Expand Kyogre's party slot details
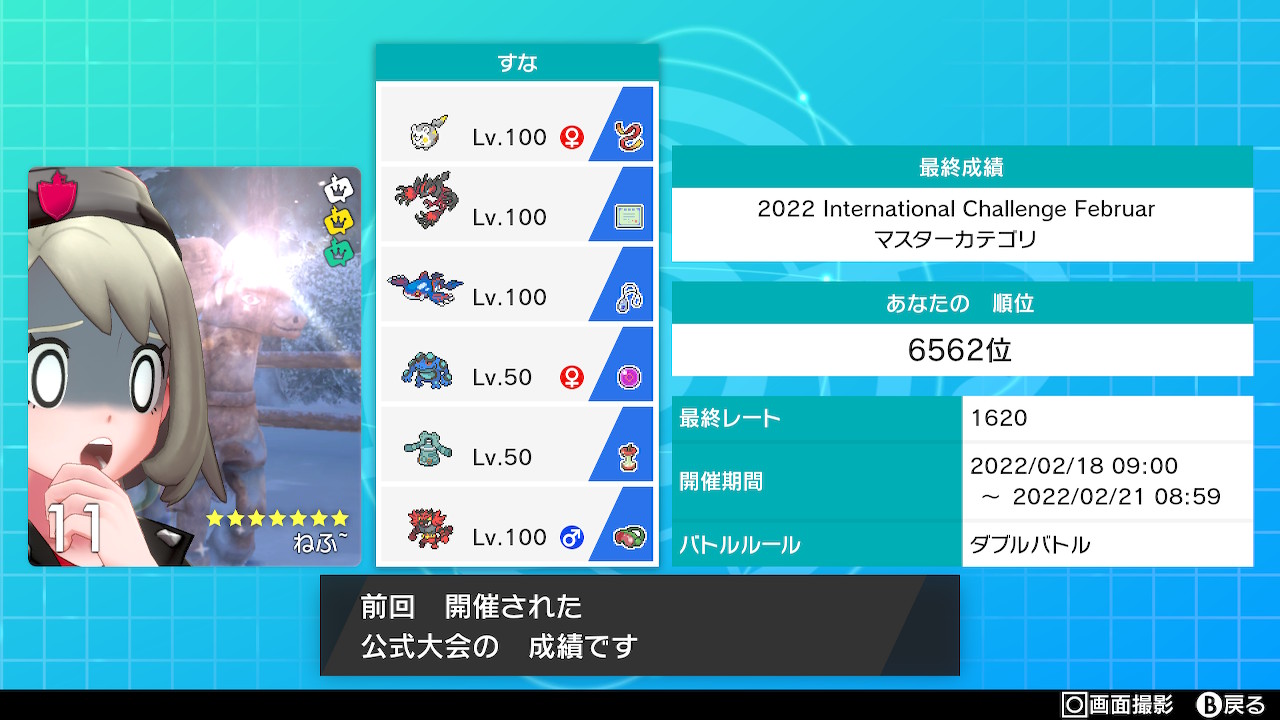The height and width of the screenshot is (720, 1280). click(517, 283)
